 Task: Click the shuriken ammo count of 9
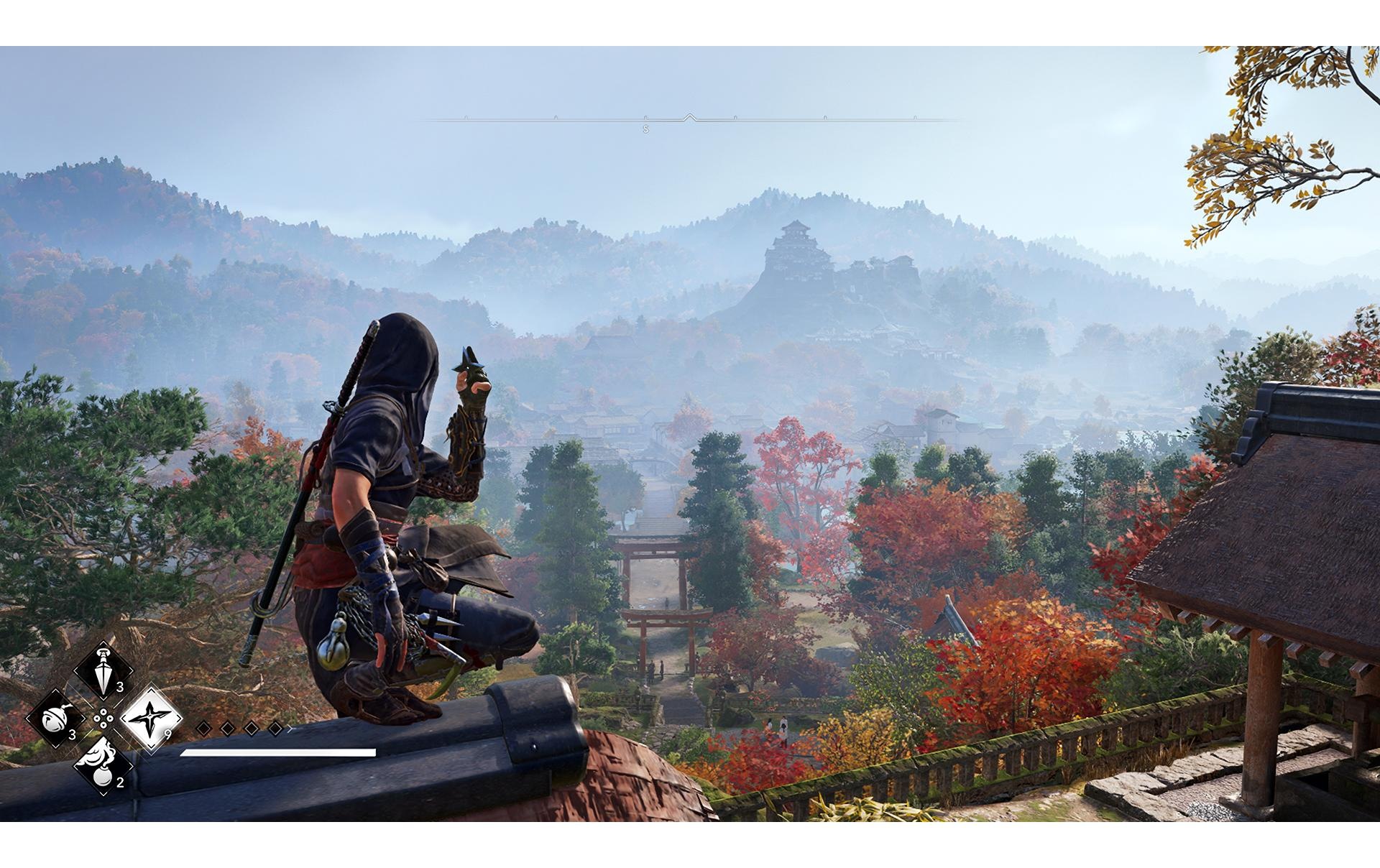[x=168, y=733]
